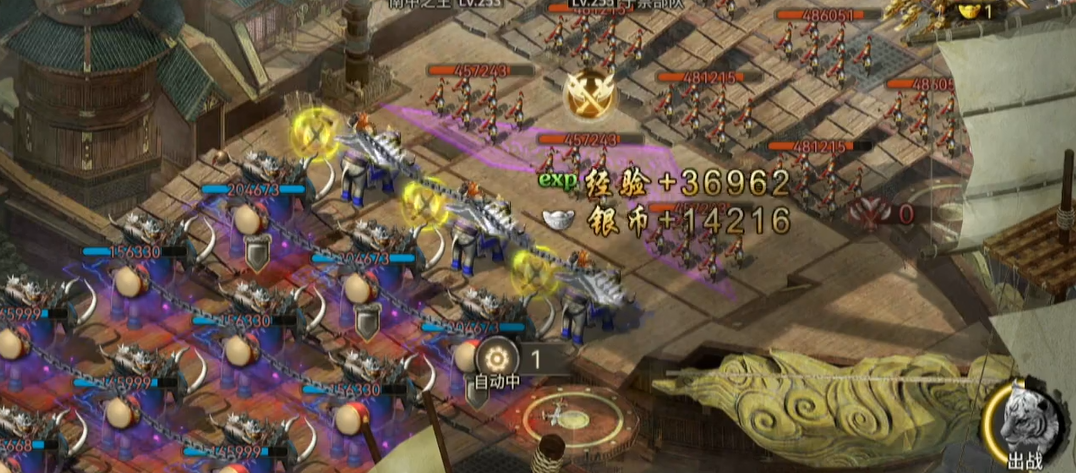
Task: Toggle the 自动中 auto-battle gear button
Action: 495,357
